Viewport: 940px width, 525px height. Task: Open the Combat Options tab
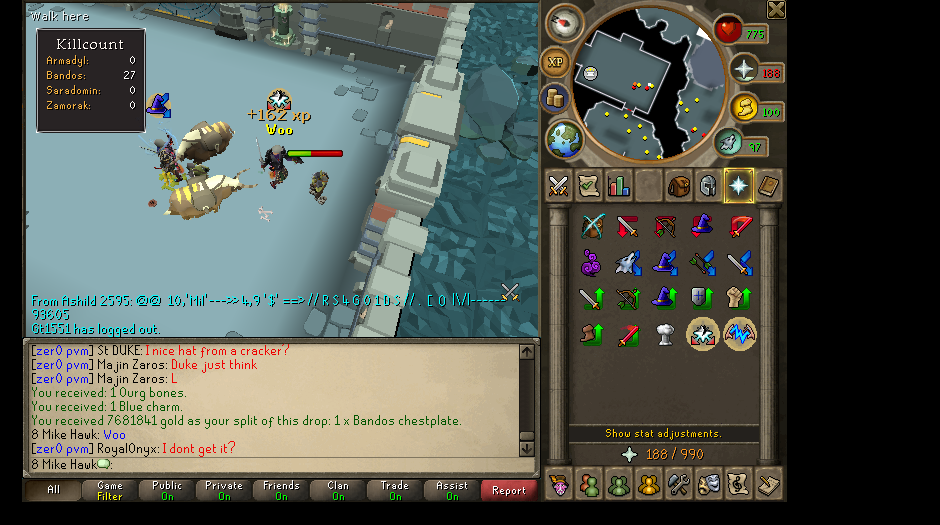pyautogui.click(x=558, y=186)
